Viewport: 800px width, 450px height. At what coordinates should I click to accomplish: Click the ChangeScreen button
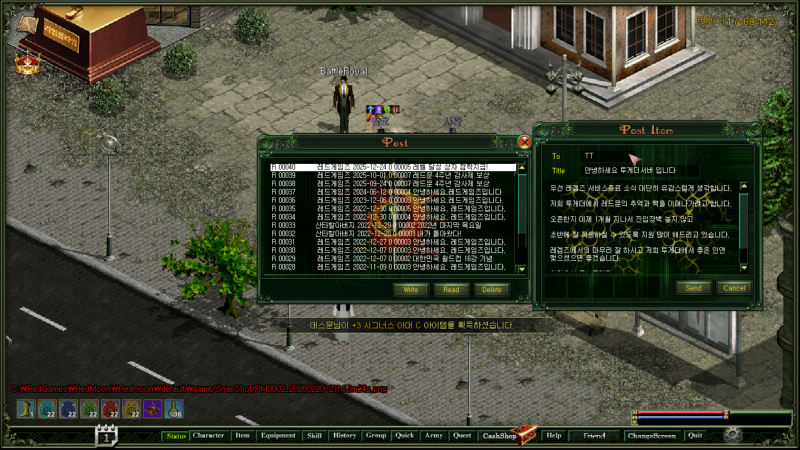click(x=651, y=436)
